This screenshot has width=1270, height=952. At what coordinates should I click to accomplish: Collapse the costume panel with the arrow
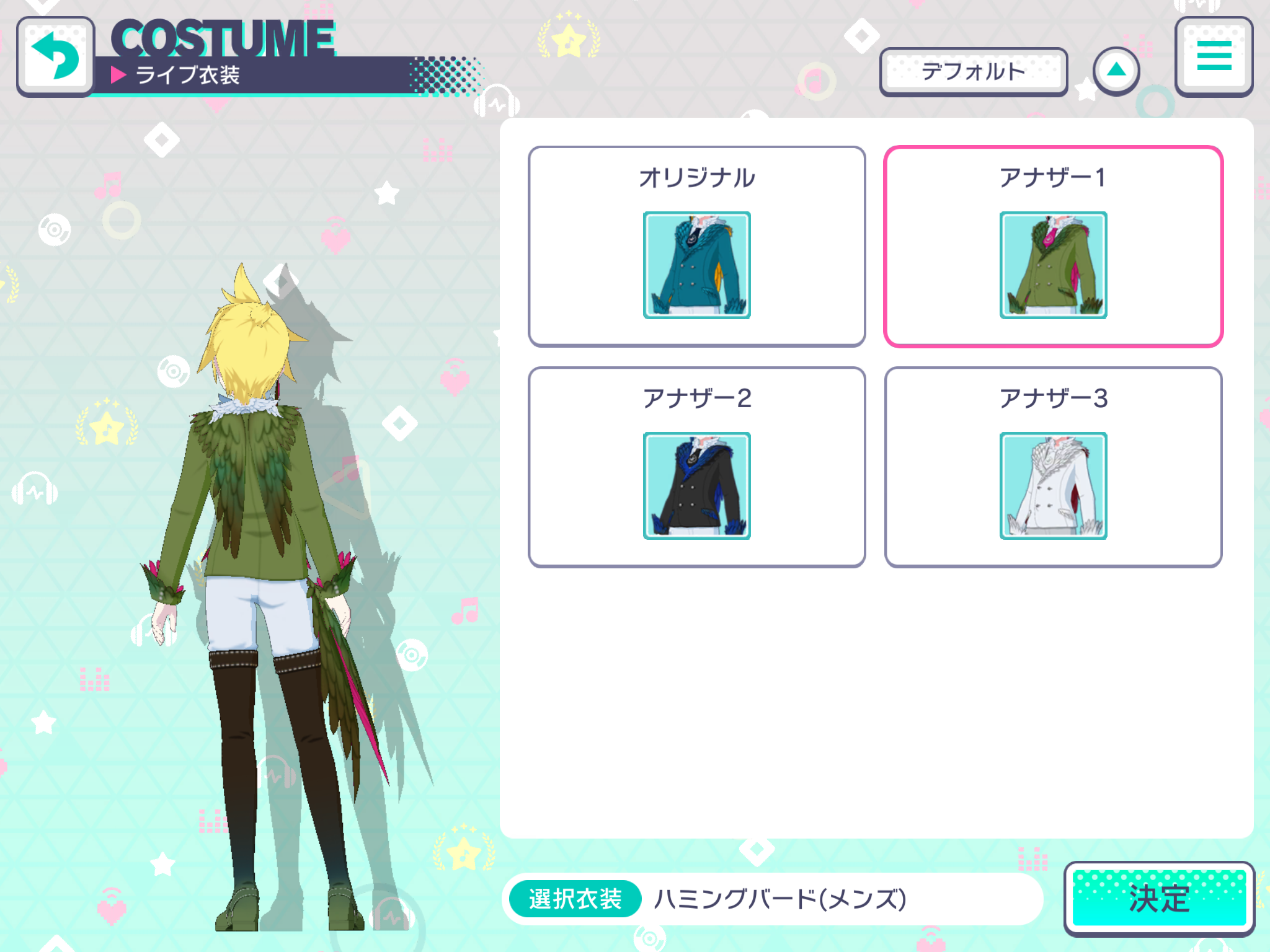[1116, 71]
